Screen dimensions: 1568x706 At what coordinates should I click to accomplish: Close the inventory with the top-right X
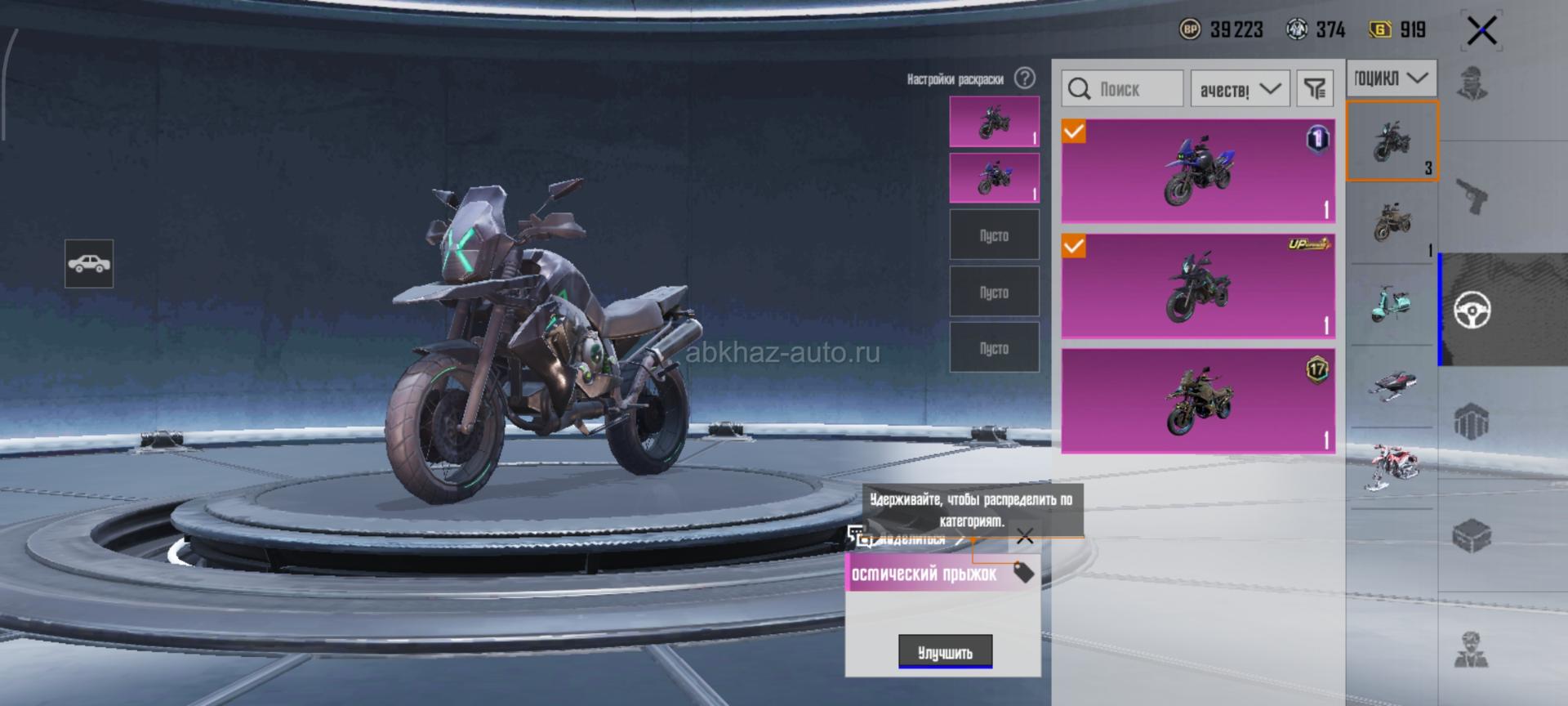1481,32
